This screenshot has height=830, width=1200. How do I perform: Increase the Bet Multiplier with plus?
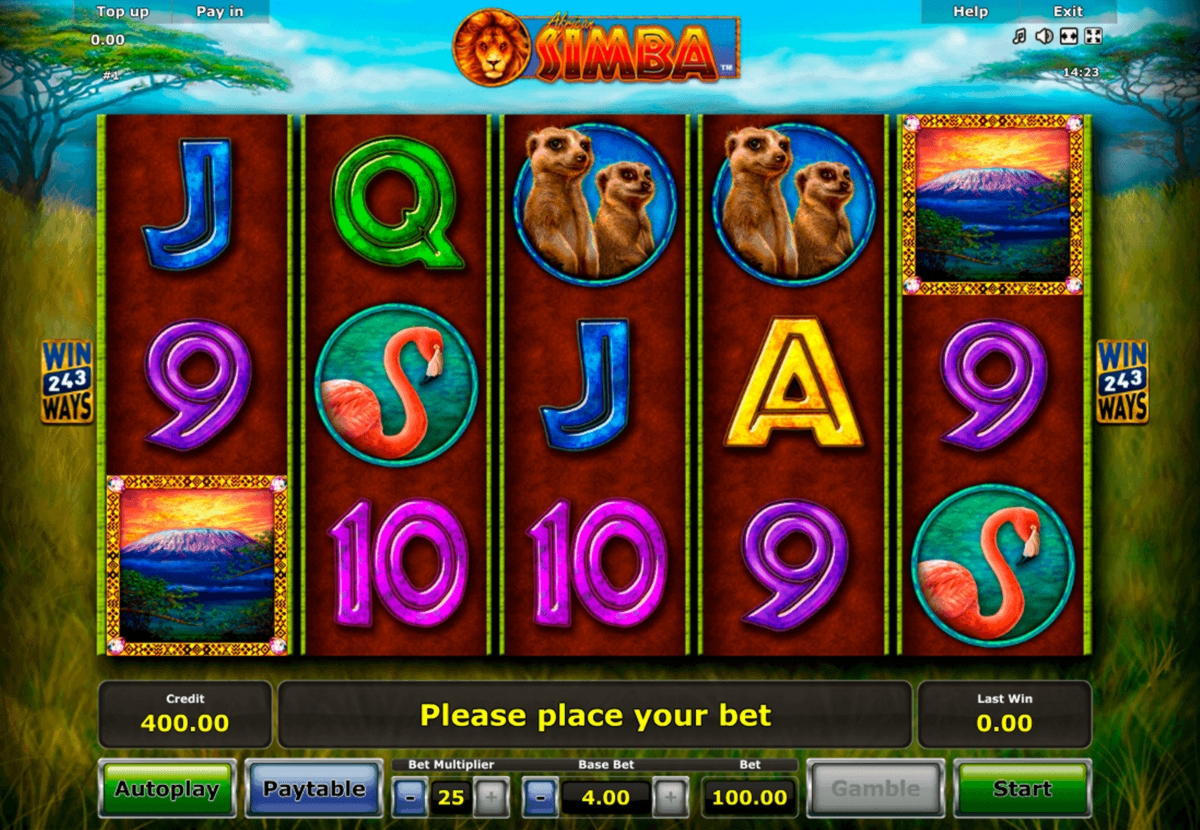pos(490,798)
